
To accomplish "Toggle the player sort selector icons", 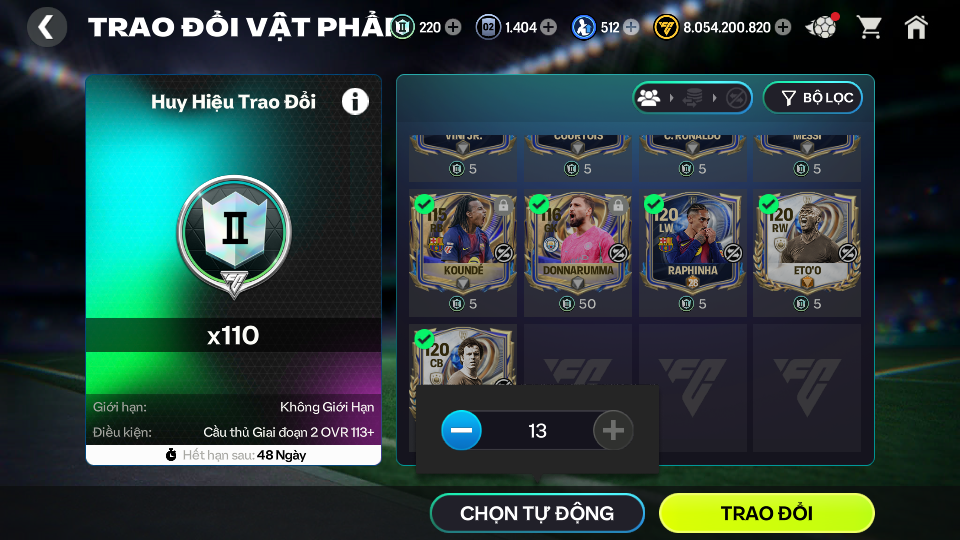I will point(692,98).
